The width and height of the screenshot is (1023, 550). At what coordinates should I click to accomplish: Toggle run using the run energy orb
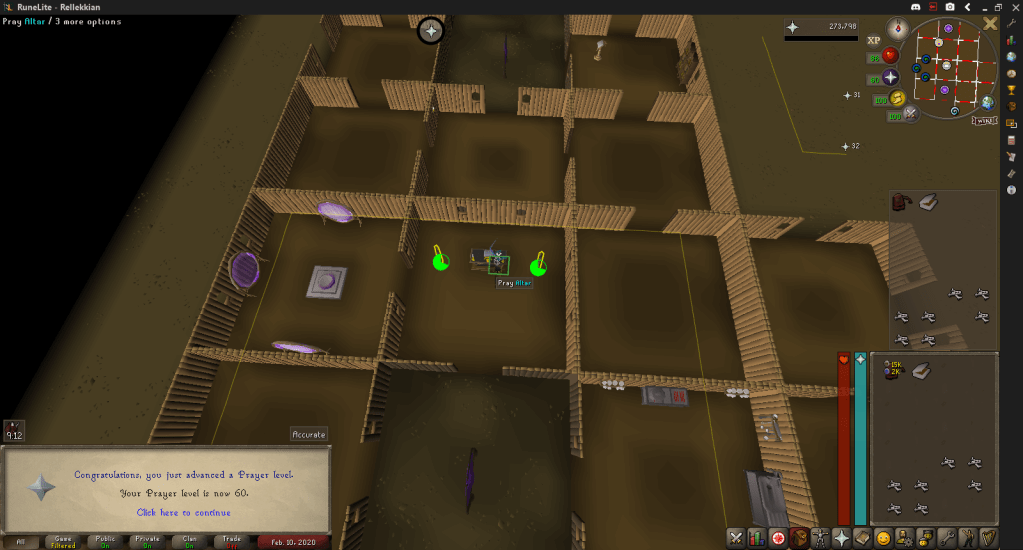click(898, 98)
